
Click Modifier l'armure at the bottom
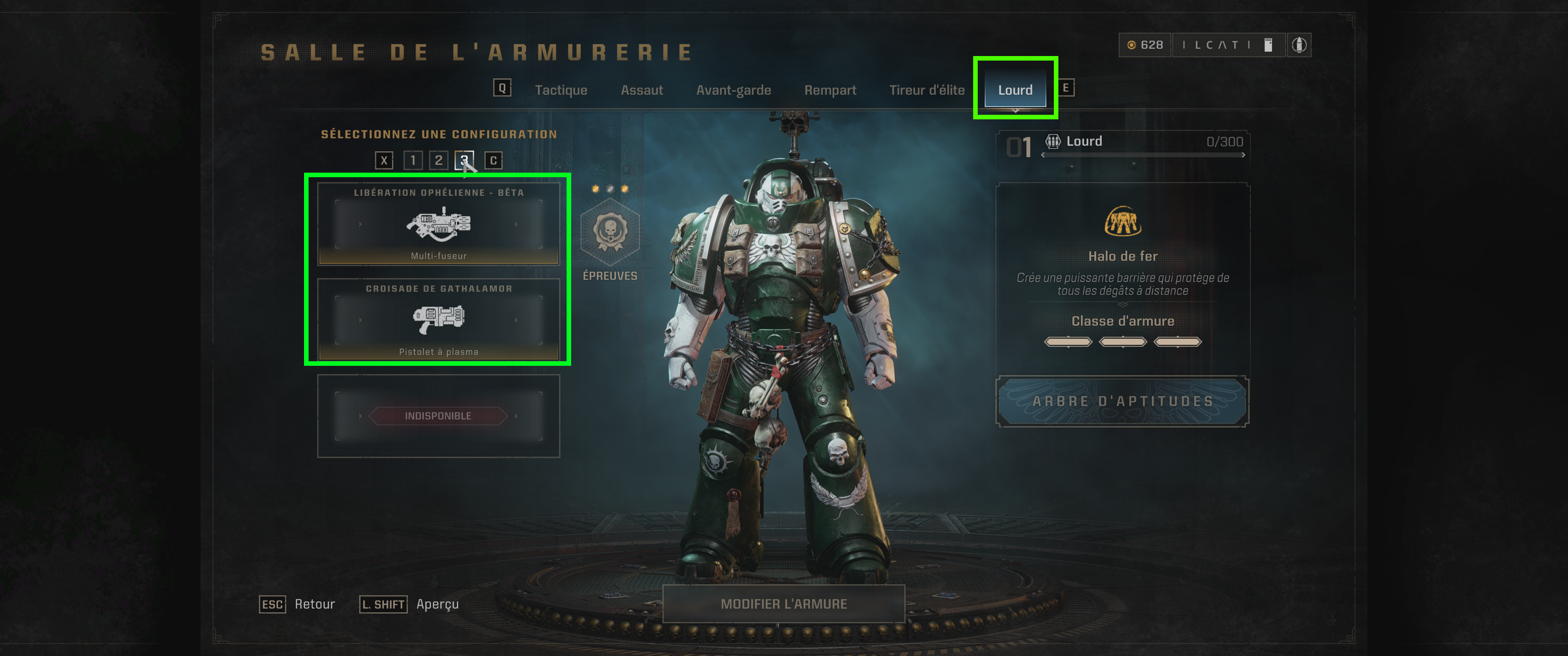pos(784,604)
